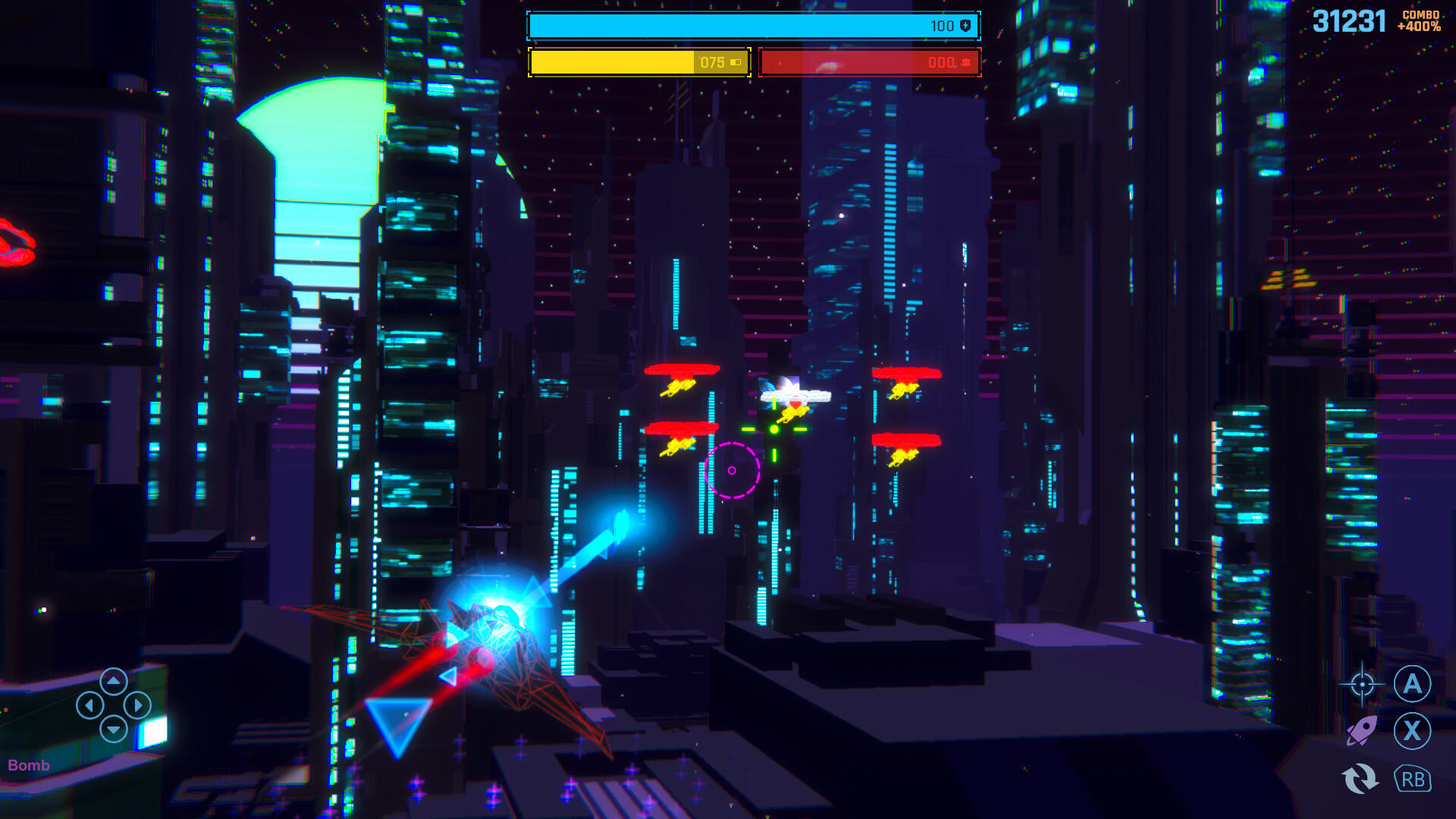Click the swap arrows icon beside RB
This screenshot has width=1456, height=819.
click(1363, 779)
